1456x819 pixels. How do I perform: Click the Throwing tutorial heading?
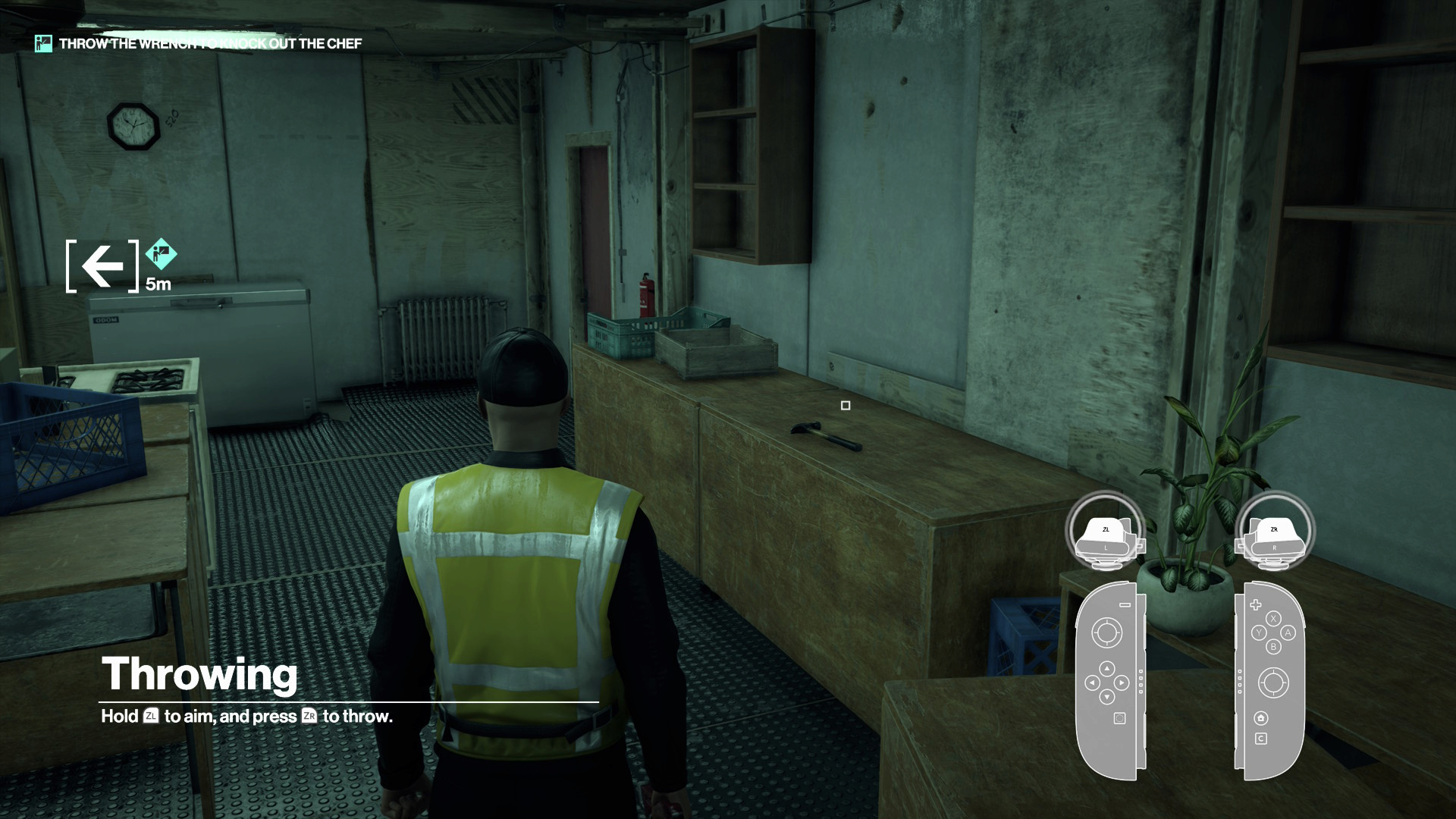pyautogui.click(x=200, y=673)
